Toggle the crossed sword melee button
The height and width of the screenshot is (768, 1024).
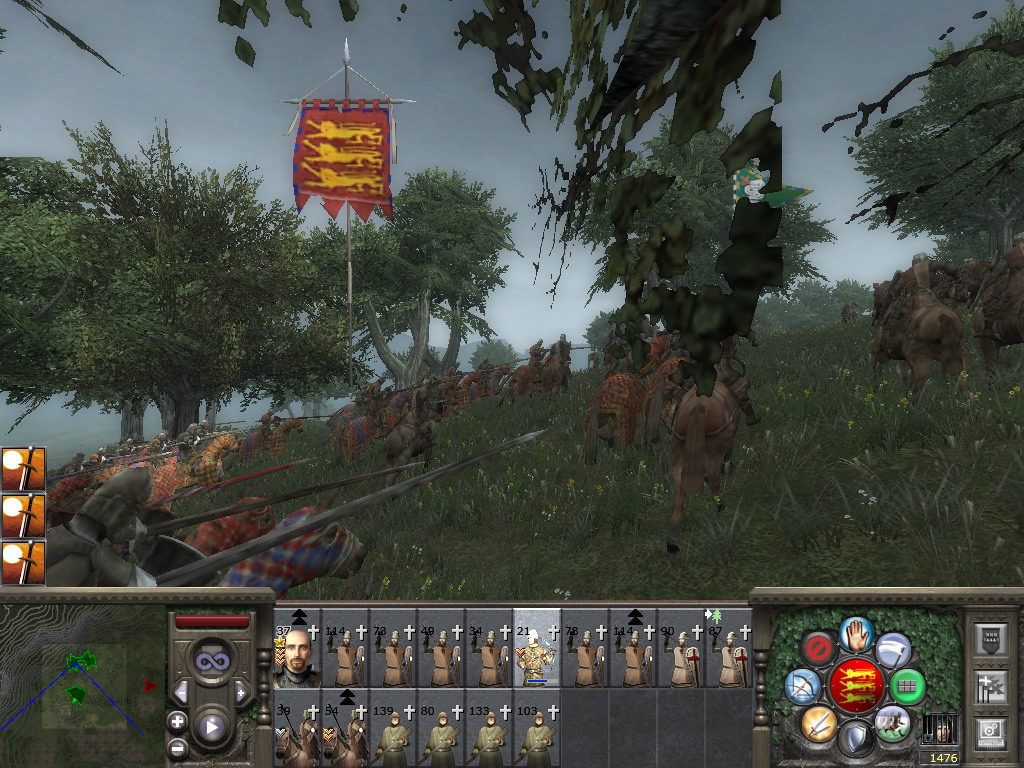pyautogui.click(x=819, y=722)
